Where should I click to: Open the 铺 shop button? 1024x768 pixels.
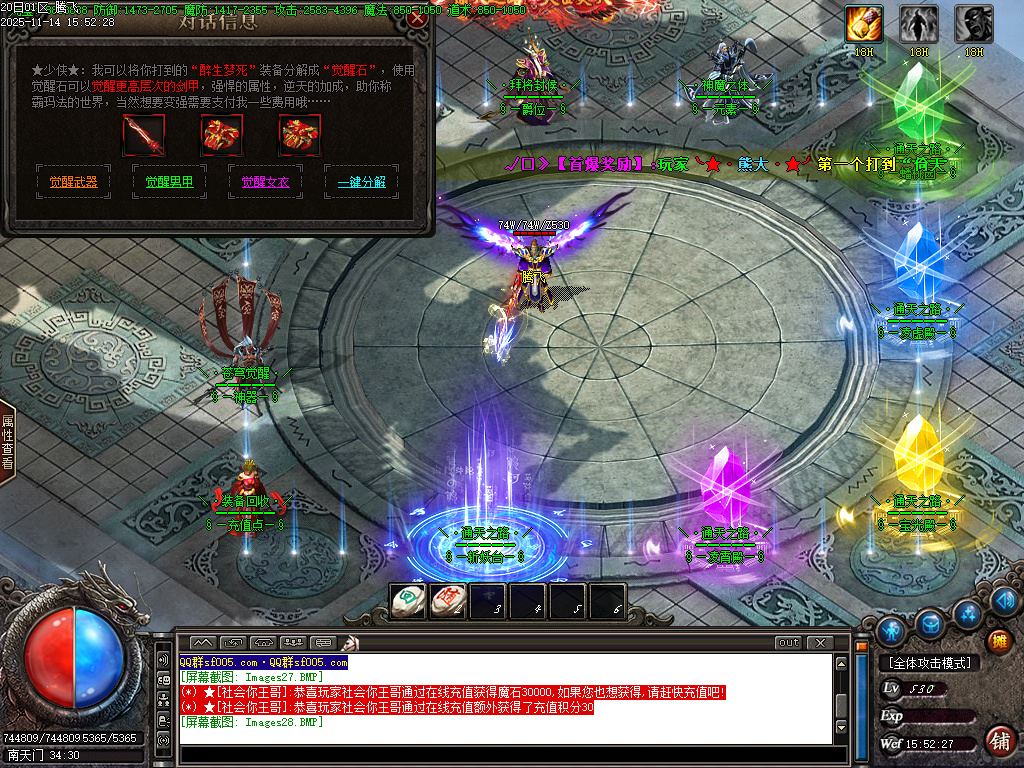coord(998,740)
